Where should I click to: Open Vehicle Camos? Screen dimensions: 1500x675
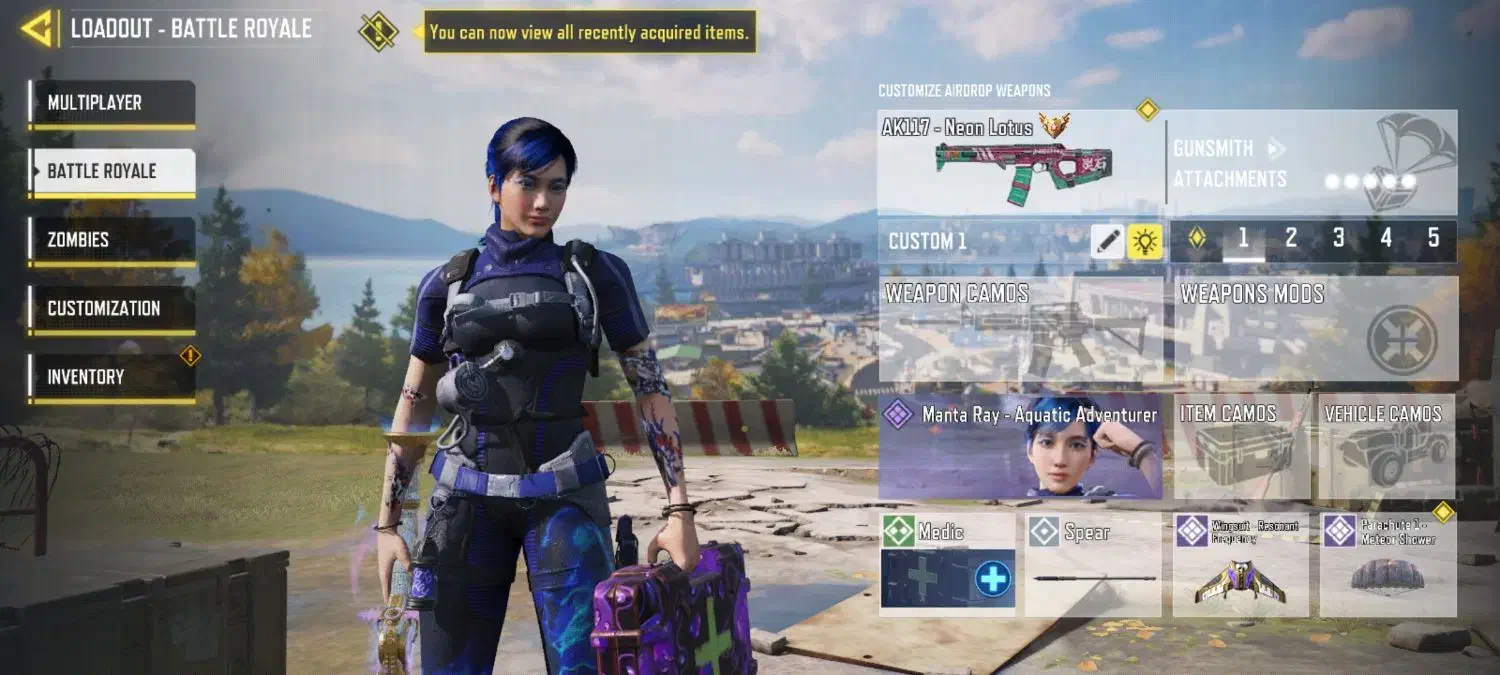(1387, 447)
